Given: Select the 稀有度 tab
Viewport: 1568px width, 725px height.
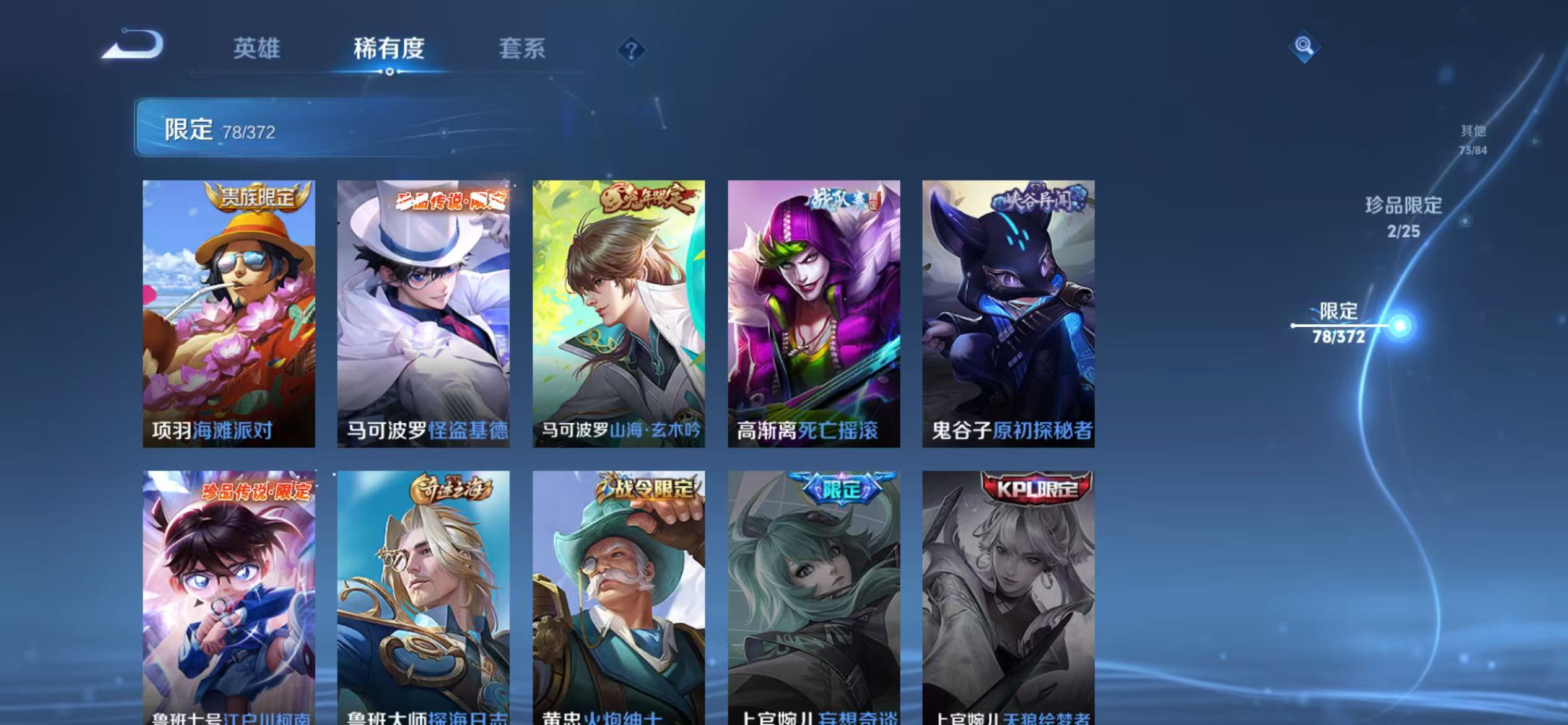Looking at the screenshot, I should point(390,48).
